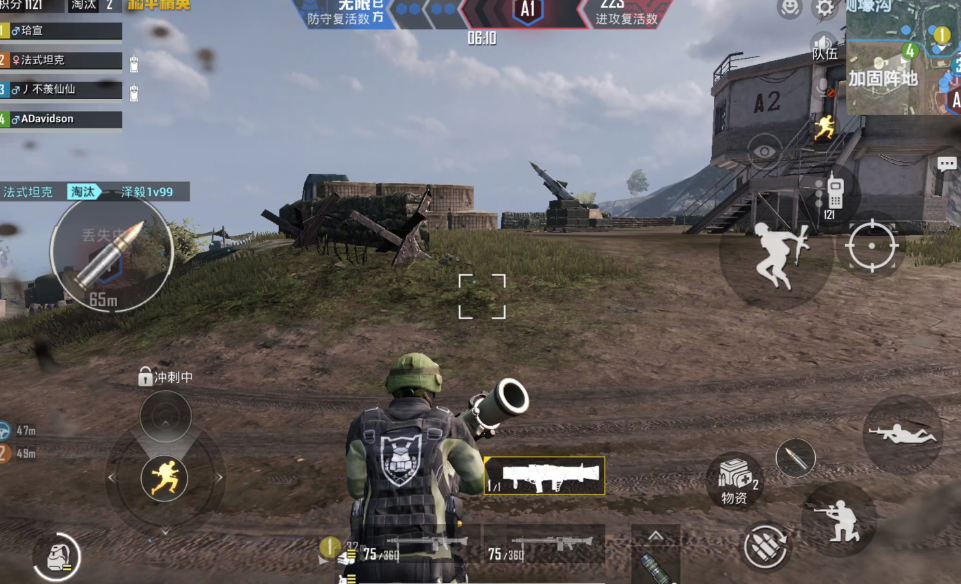Tap the eye free-look button
Viewport: 961px width, 584px height.
765,152
